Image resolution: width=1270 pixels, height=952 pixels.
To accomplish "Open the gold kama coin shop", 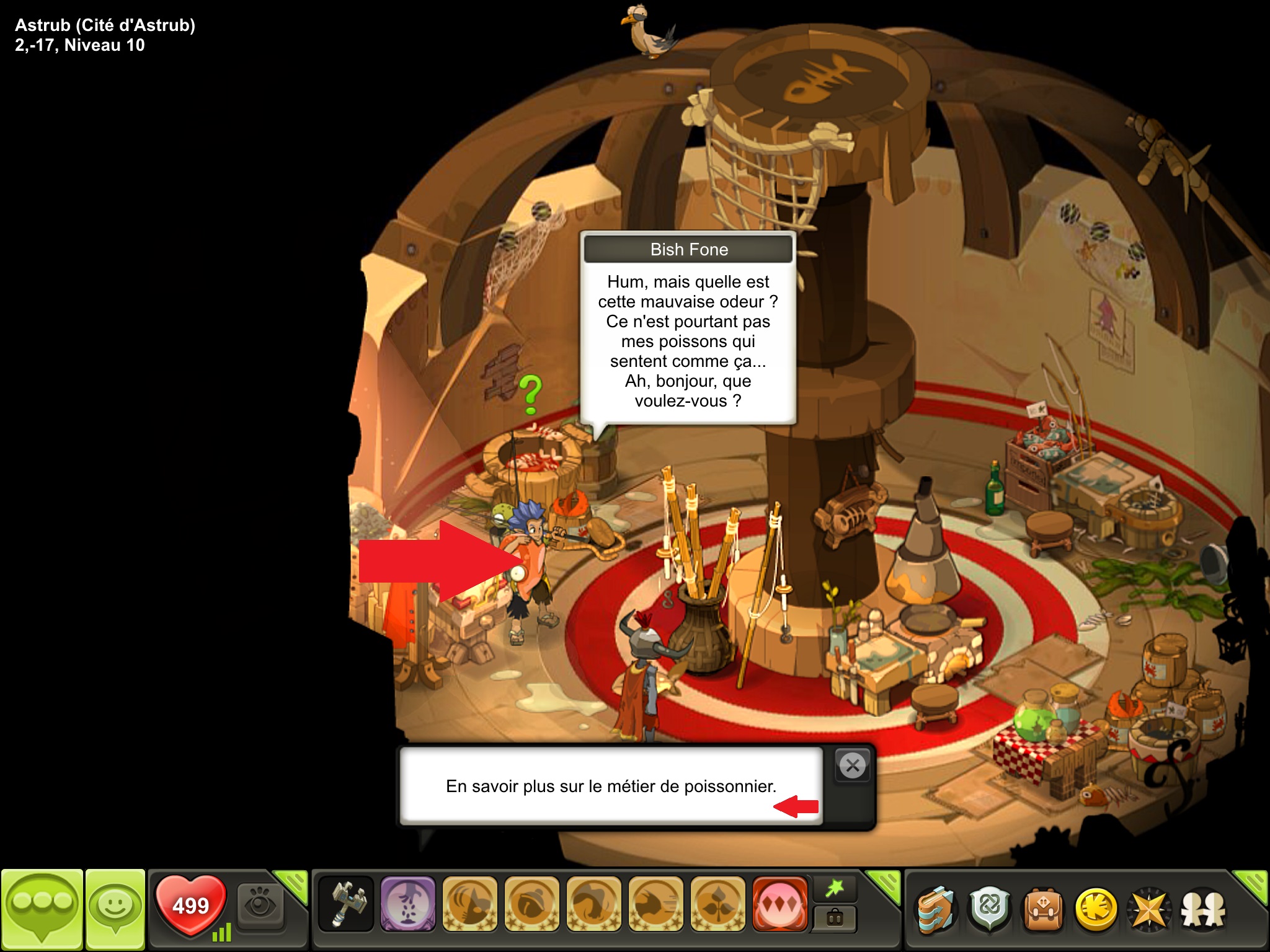I will [1096, 910].
